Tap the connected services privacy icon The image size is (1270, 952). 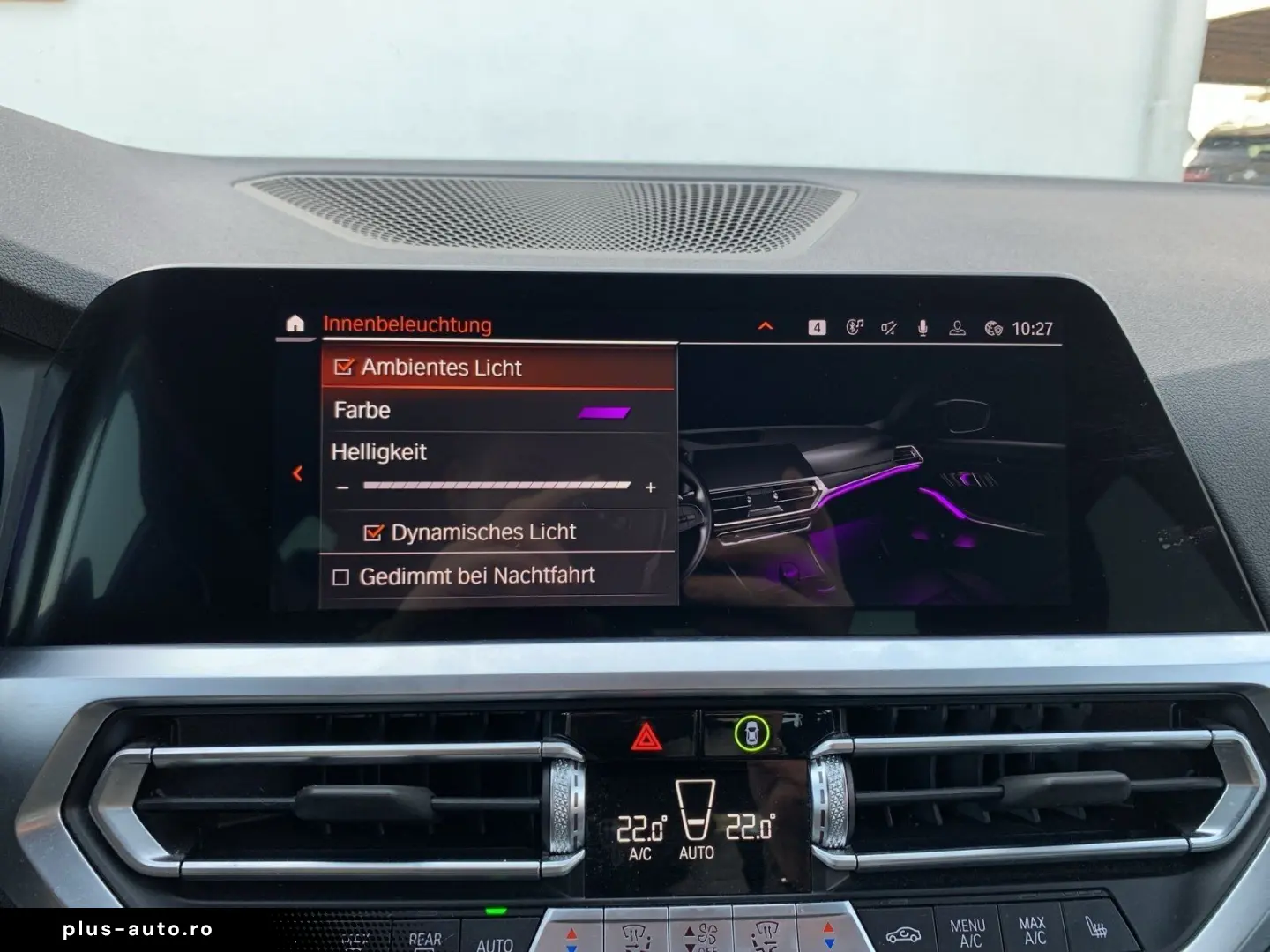(x=992, y=327)
